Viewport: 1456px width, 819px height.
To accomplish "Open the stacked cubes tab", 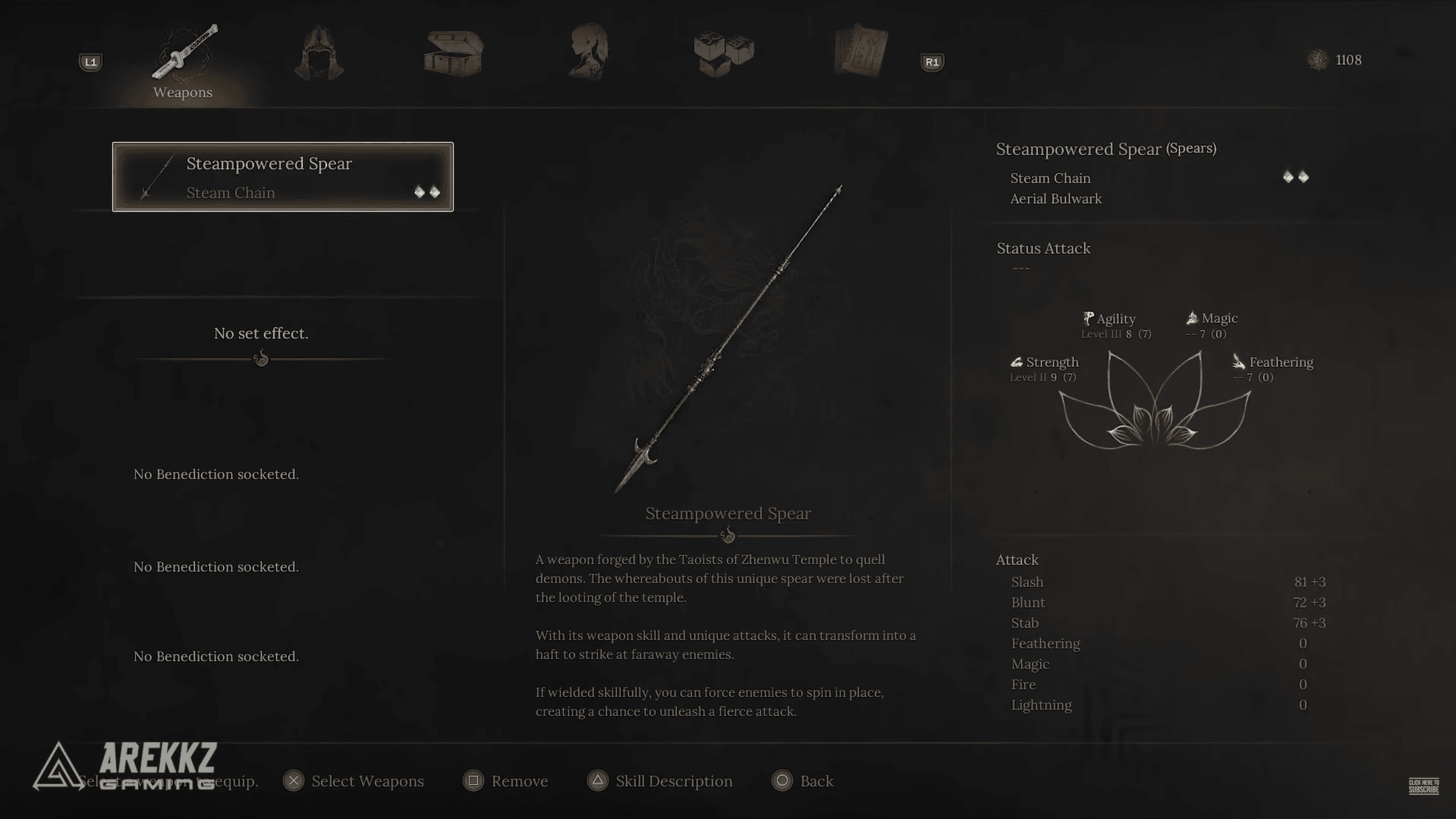I will click(x=724, y=53).
